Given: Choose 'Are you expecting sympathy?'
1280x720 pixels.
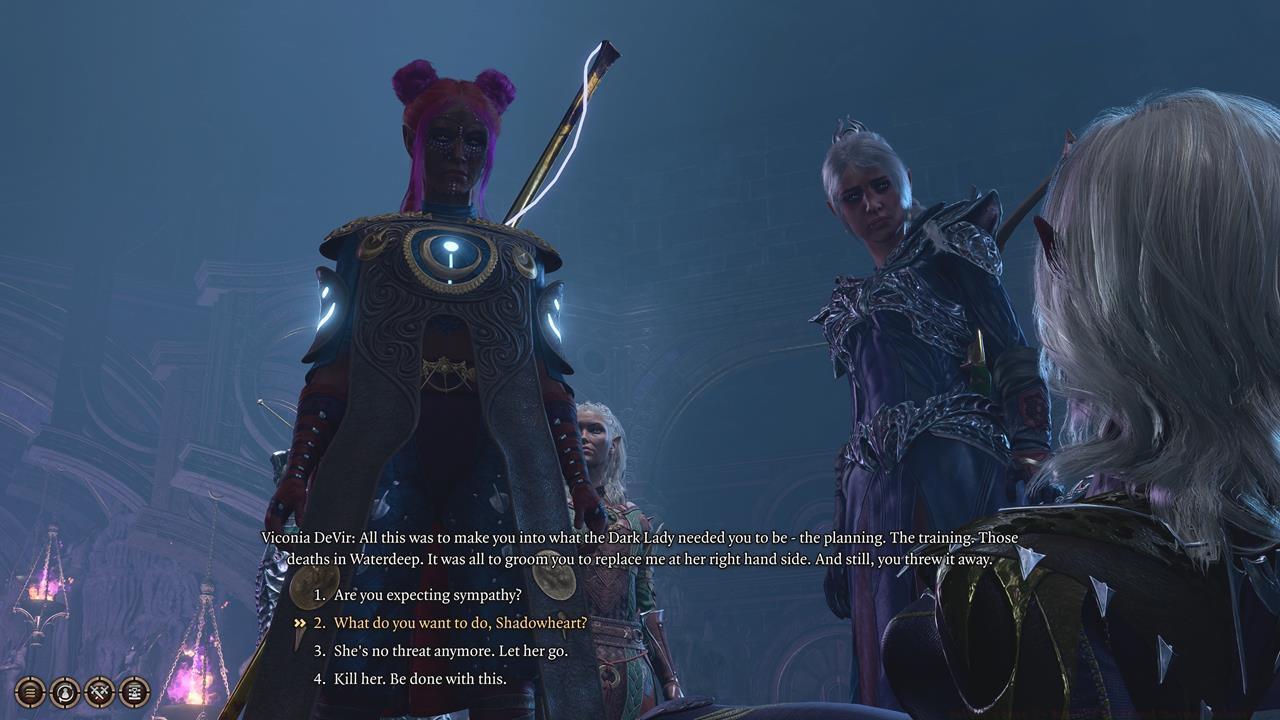Looking at the screenshot, I should click(x=428, y=594).
